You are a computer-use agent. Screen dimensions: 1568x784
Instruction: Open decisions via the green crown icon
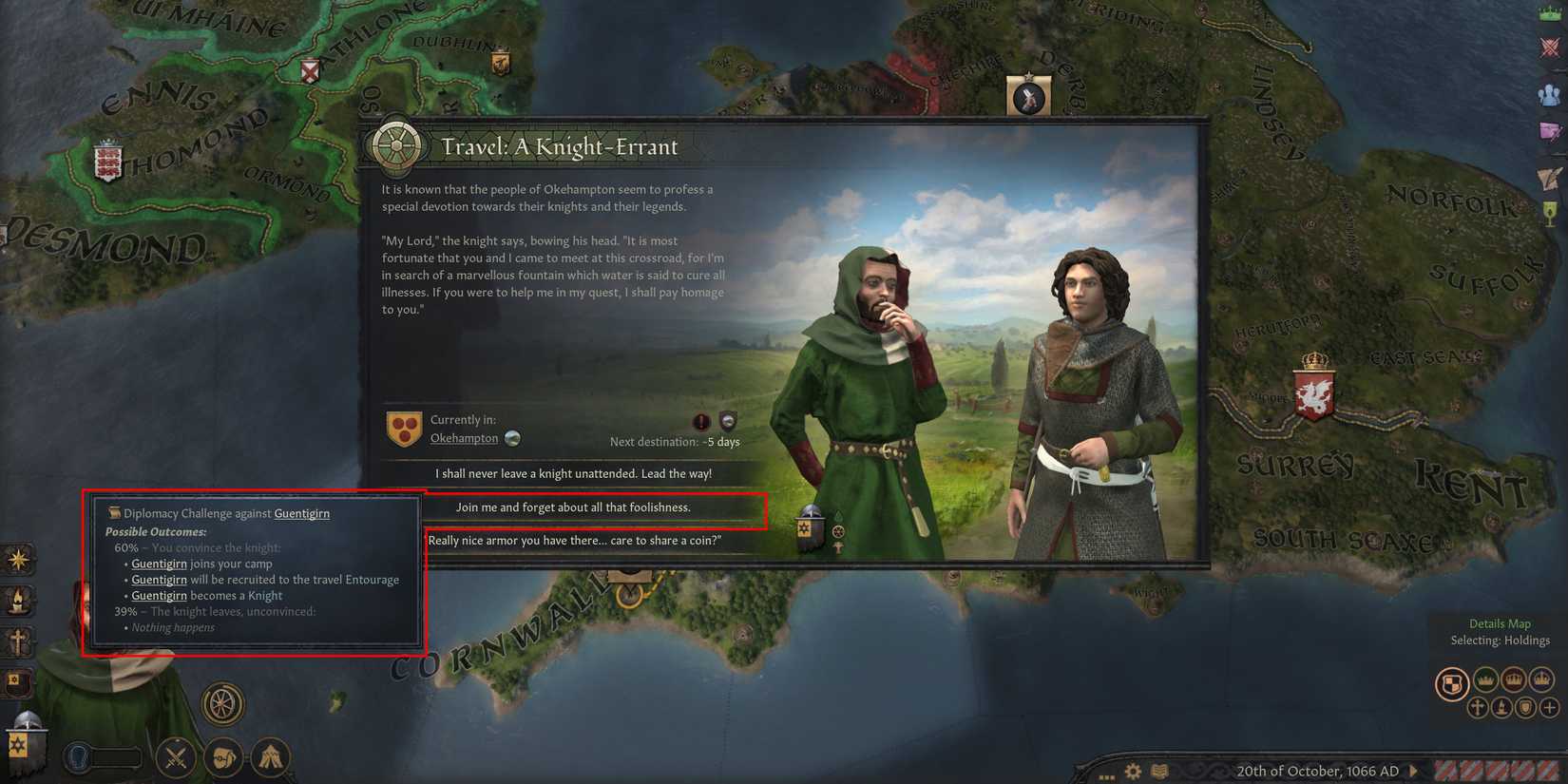1551,14
